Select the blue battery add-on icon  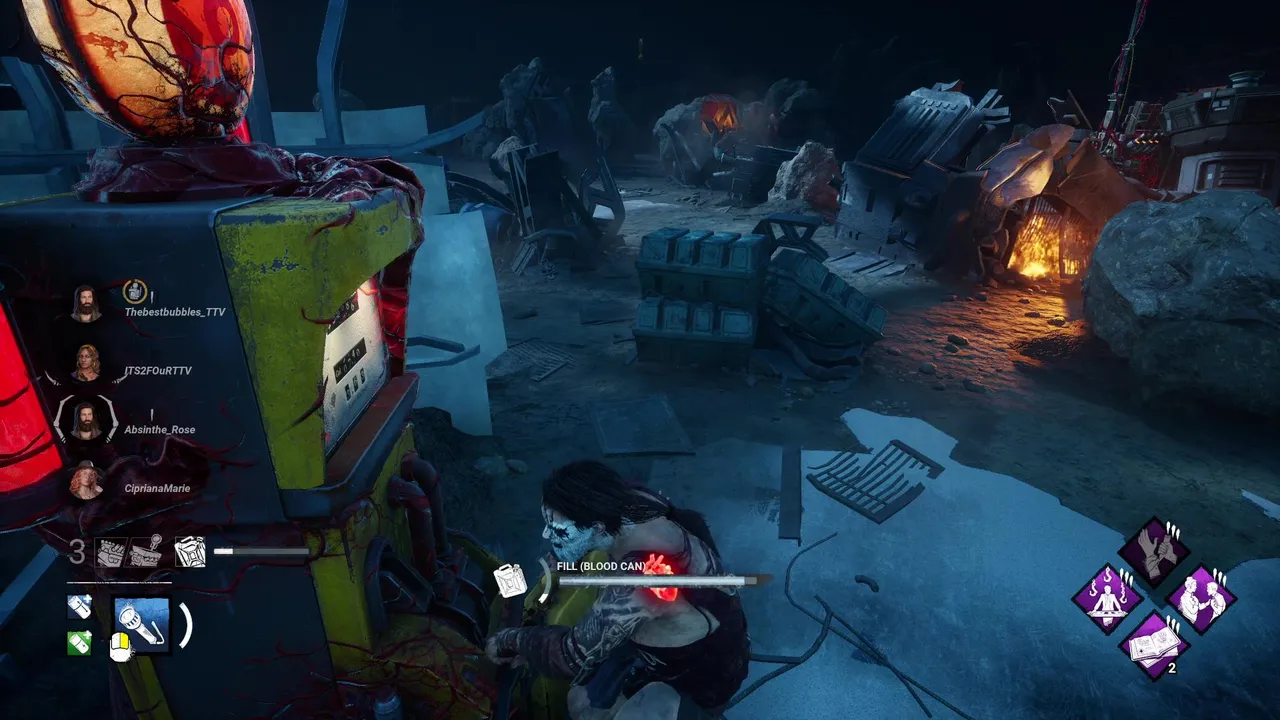click(x=80, y=606)
